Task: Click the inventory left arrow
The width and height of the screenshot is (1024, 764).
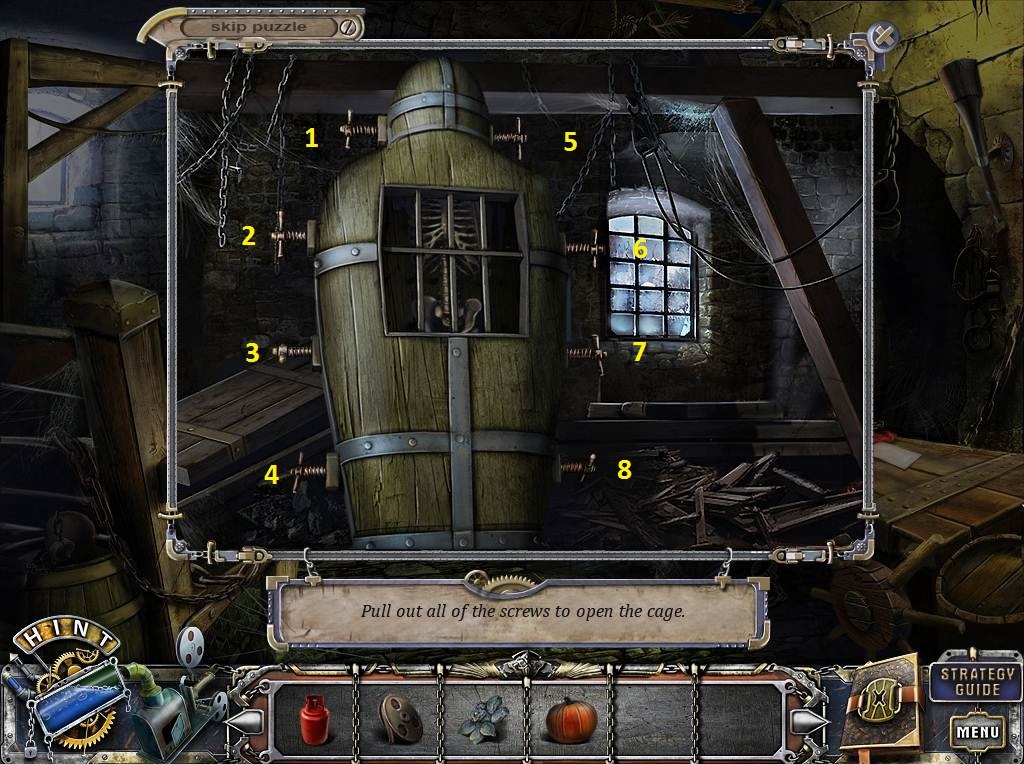Action: [247, 719]
